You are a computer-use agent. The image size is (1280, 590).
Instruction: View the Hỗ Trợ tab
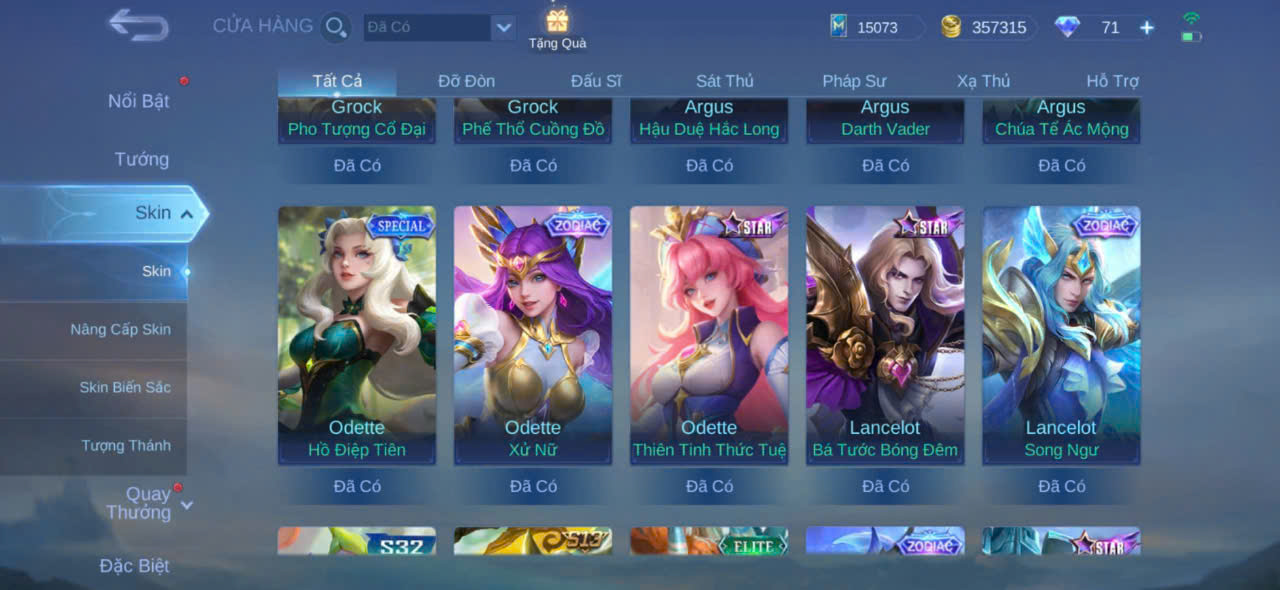point(1112,81)
